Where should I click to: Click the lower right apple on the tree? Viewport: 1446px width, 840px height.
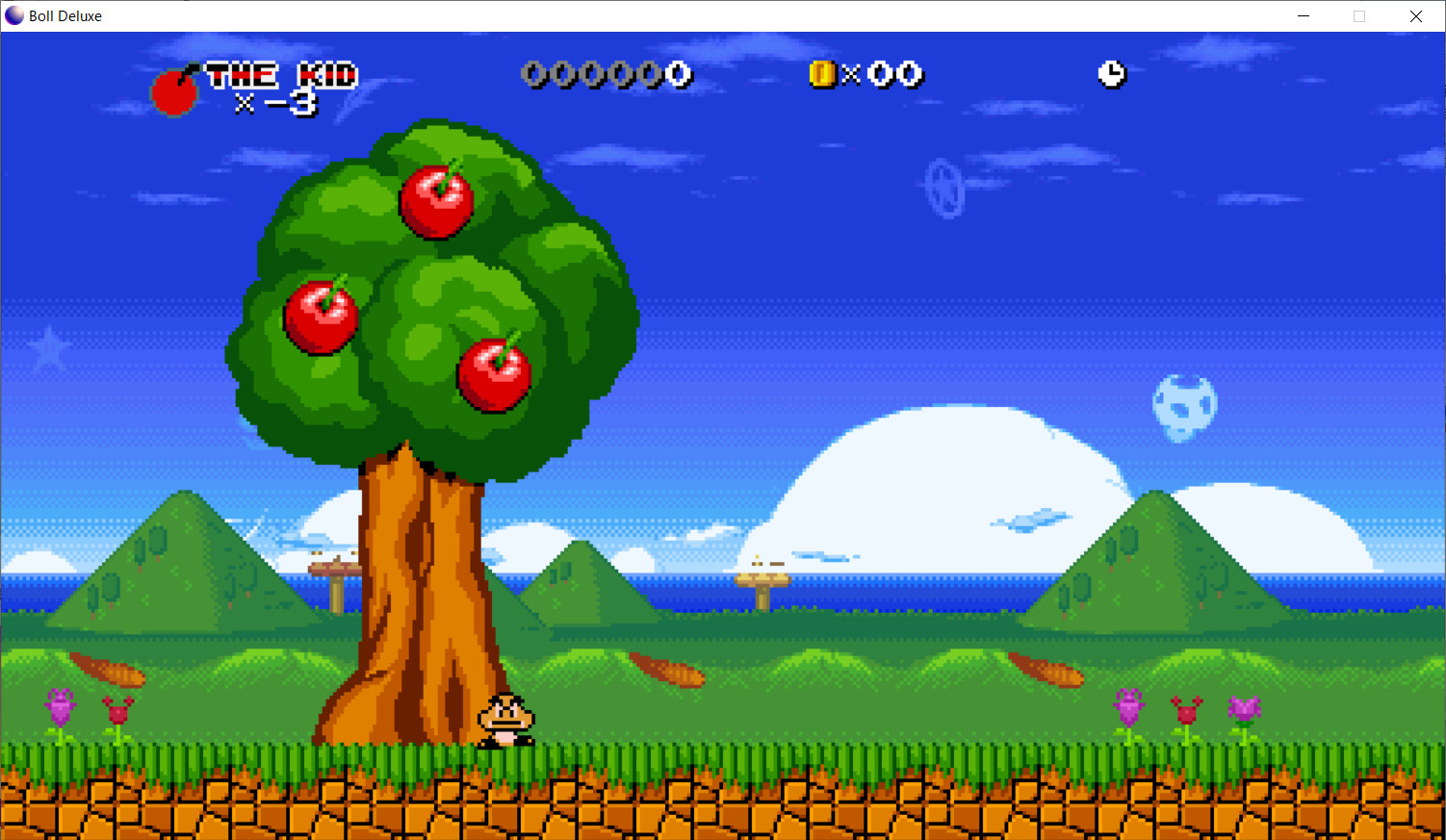(494, 377)
